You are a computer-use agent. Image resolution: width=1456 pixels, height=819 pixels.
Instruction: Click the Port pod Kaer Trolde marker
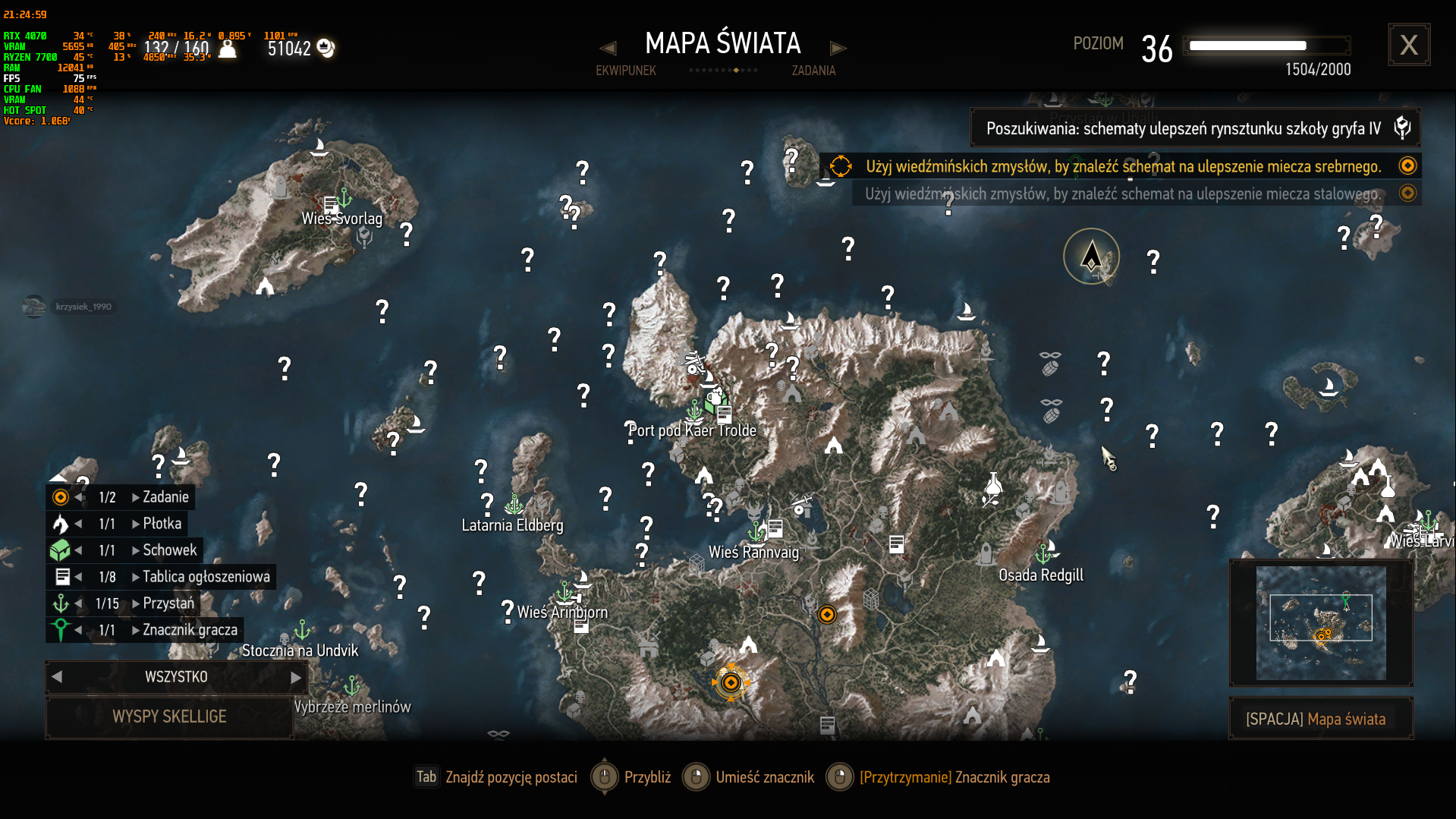pos(693,411)
